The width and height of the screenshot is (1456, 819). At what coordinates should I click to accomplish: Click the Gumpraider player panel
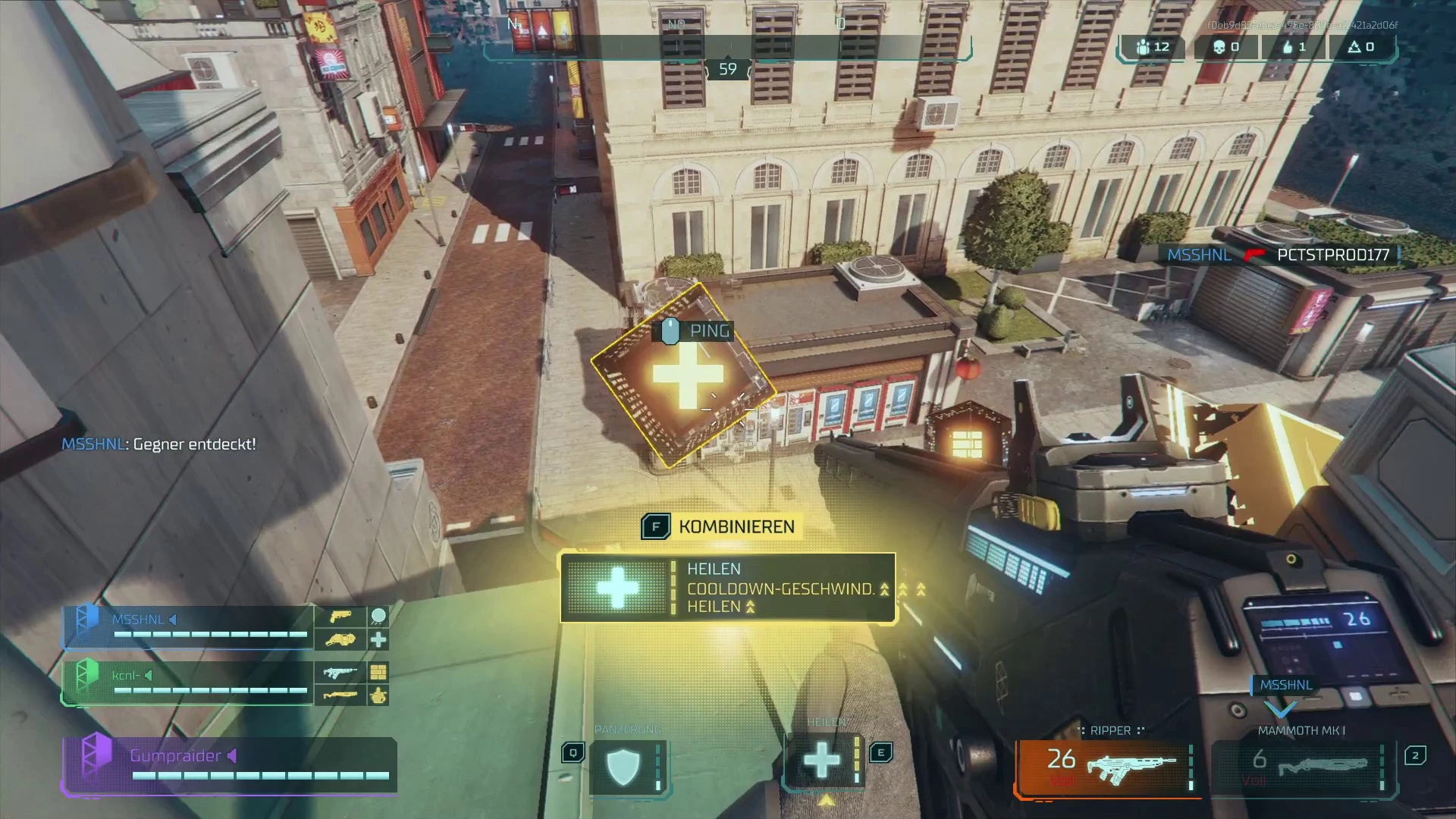229,764
